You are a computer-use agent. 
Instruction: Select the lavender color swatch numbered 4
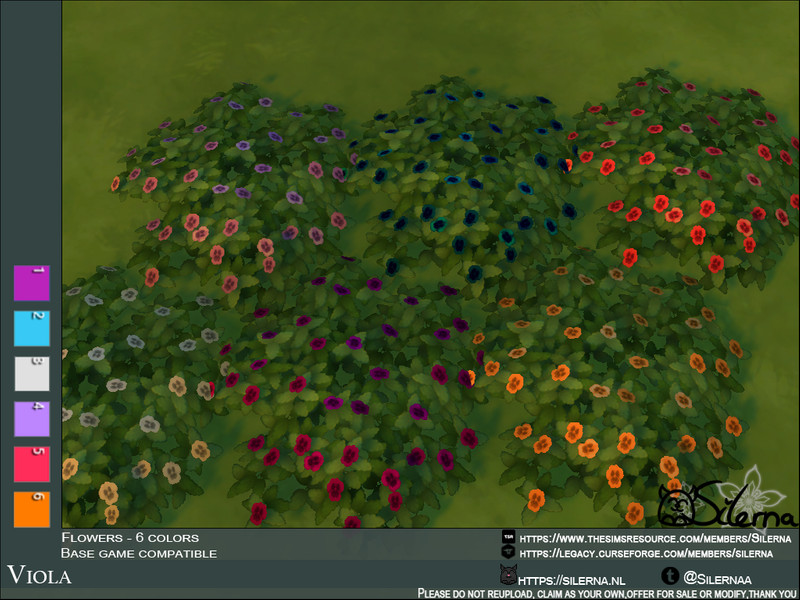coord(31,419)
